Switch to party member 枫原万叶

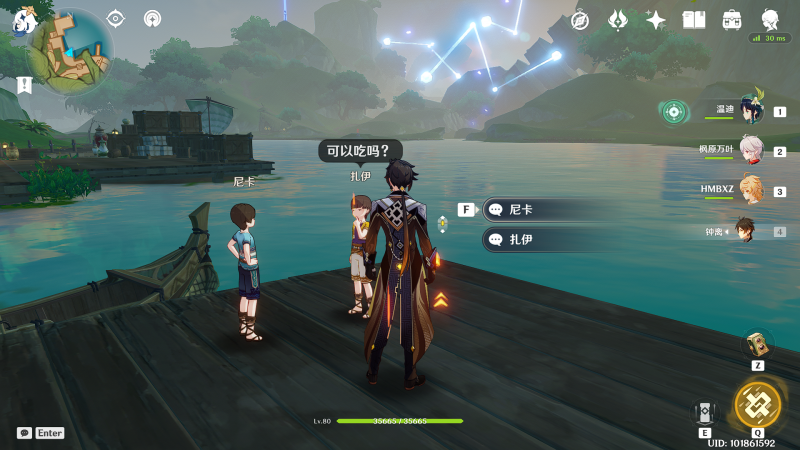tap(751, 151)
